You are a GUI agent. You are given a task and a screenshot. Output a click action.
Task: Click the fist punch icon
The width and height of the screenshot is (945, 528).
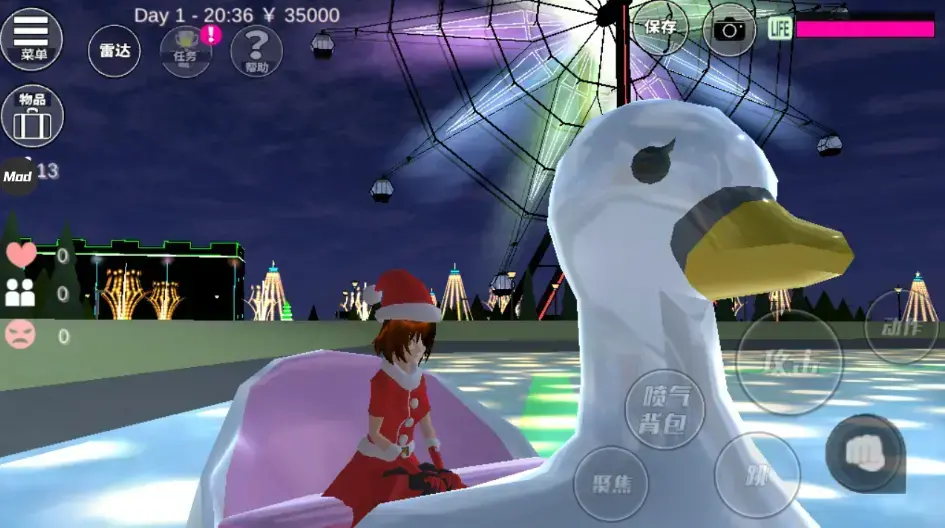pos(864,453)
